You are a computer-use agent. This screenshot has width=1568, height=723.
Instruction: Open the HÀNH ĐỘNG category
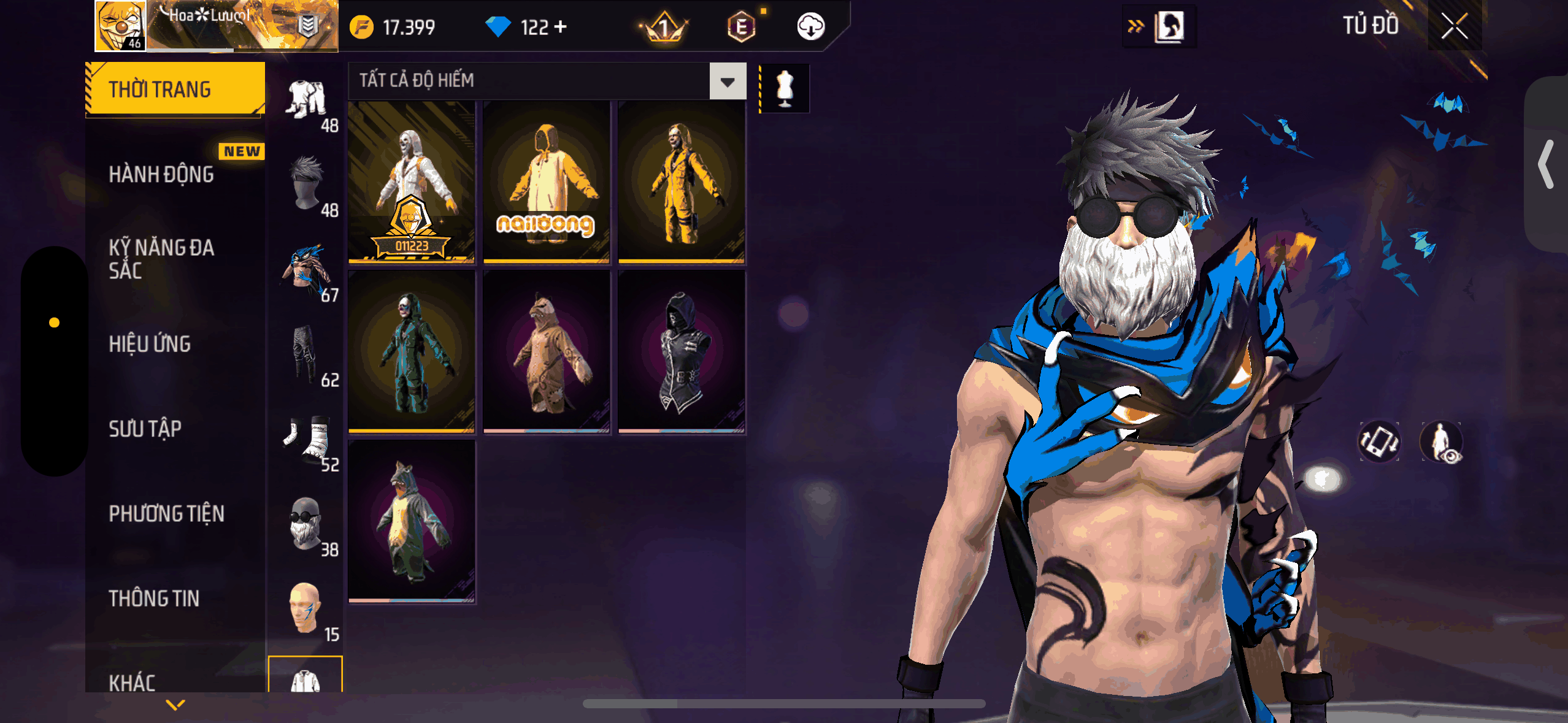tap(161, 174)
